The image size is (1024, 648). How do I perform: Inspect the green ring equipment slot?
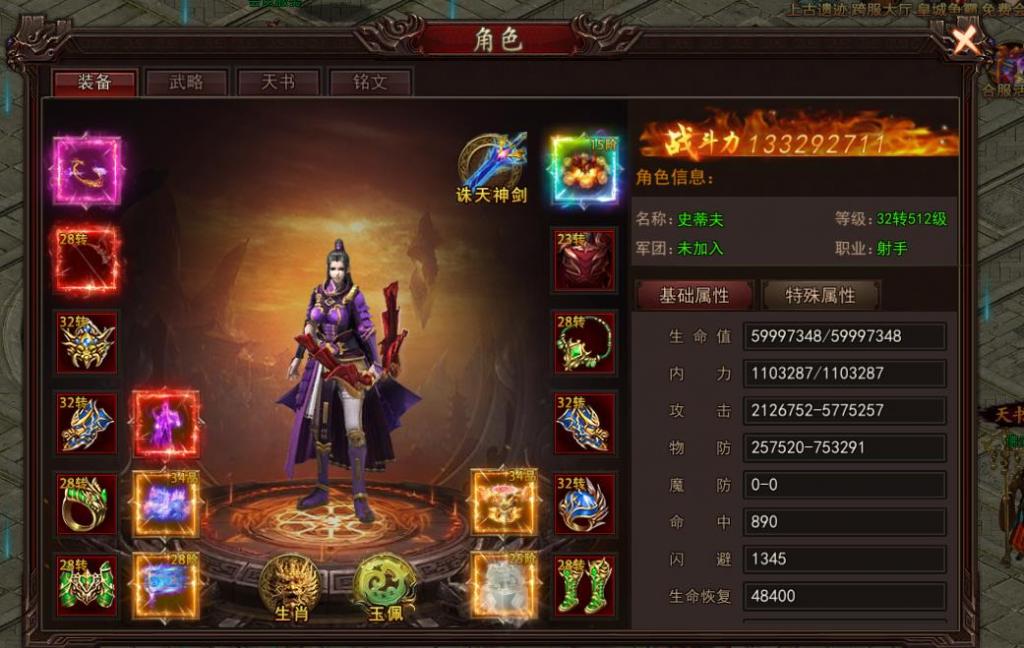tap(86, 504)
